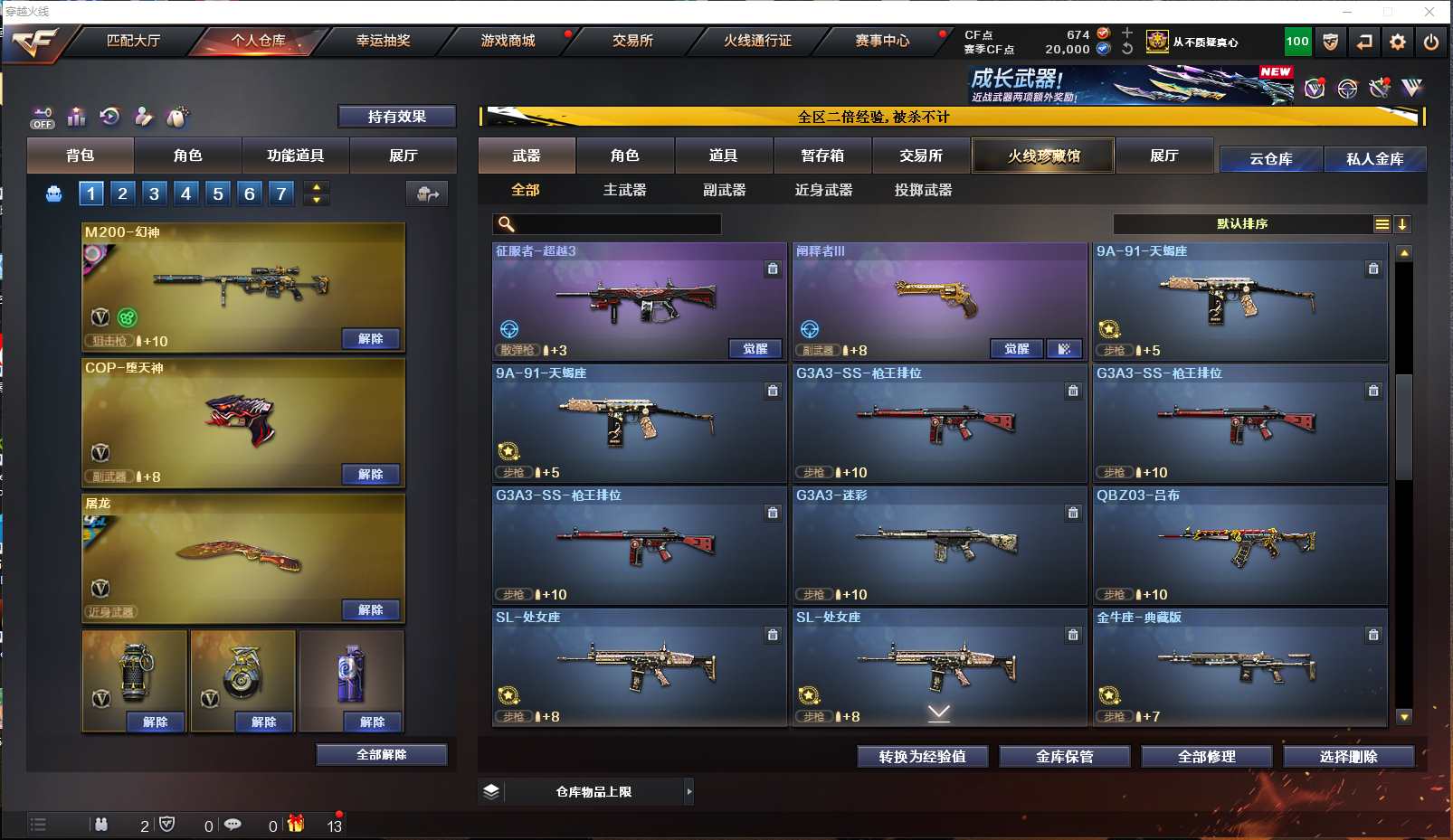Click 转换为经验值 button
The image size is (1453, 840).
pos(922,757)
